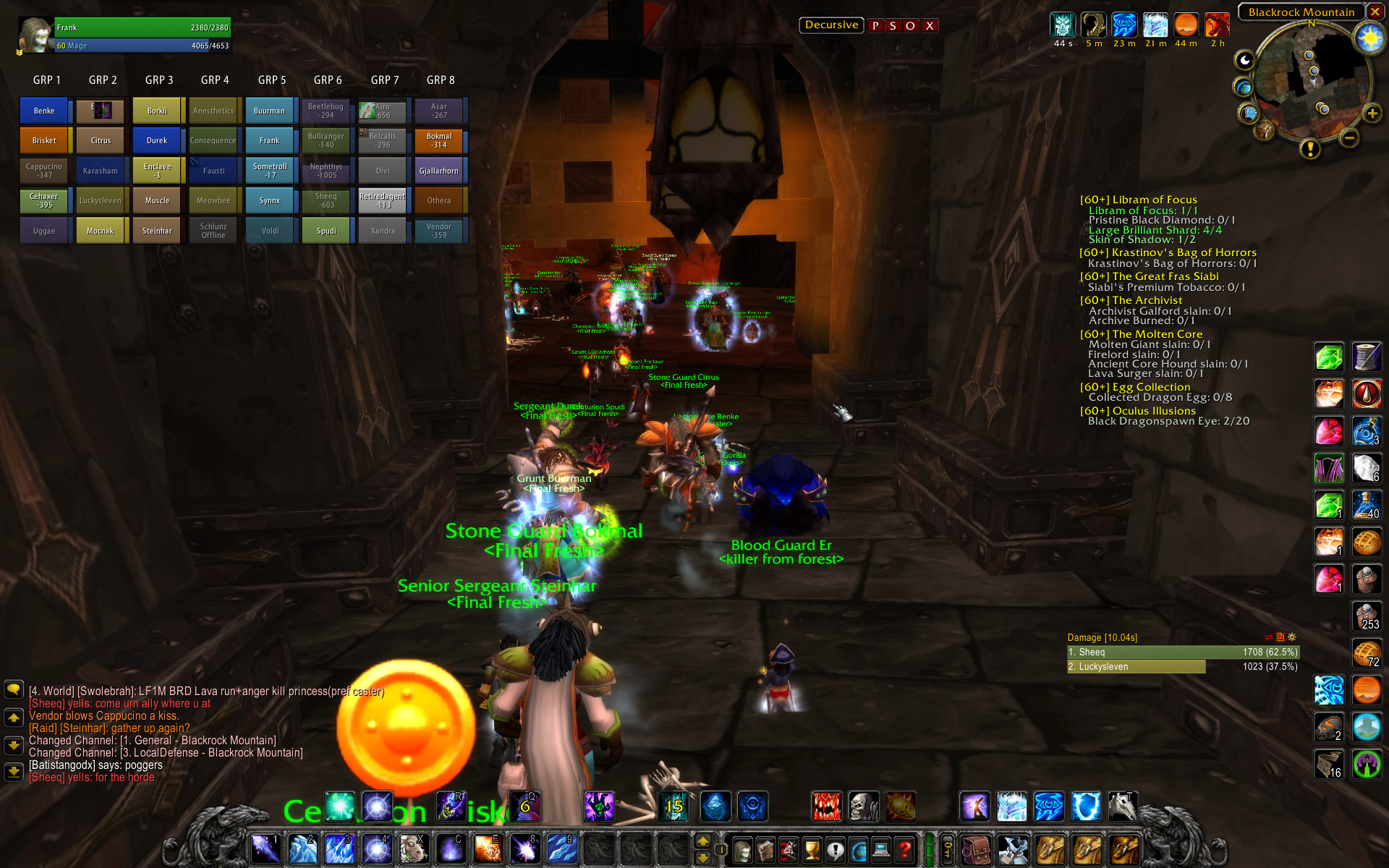The image size is (1389, 868).
Task: Target raid member Gjallarhorn
Action: click(438, 171)
